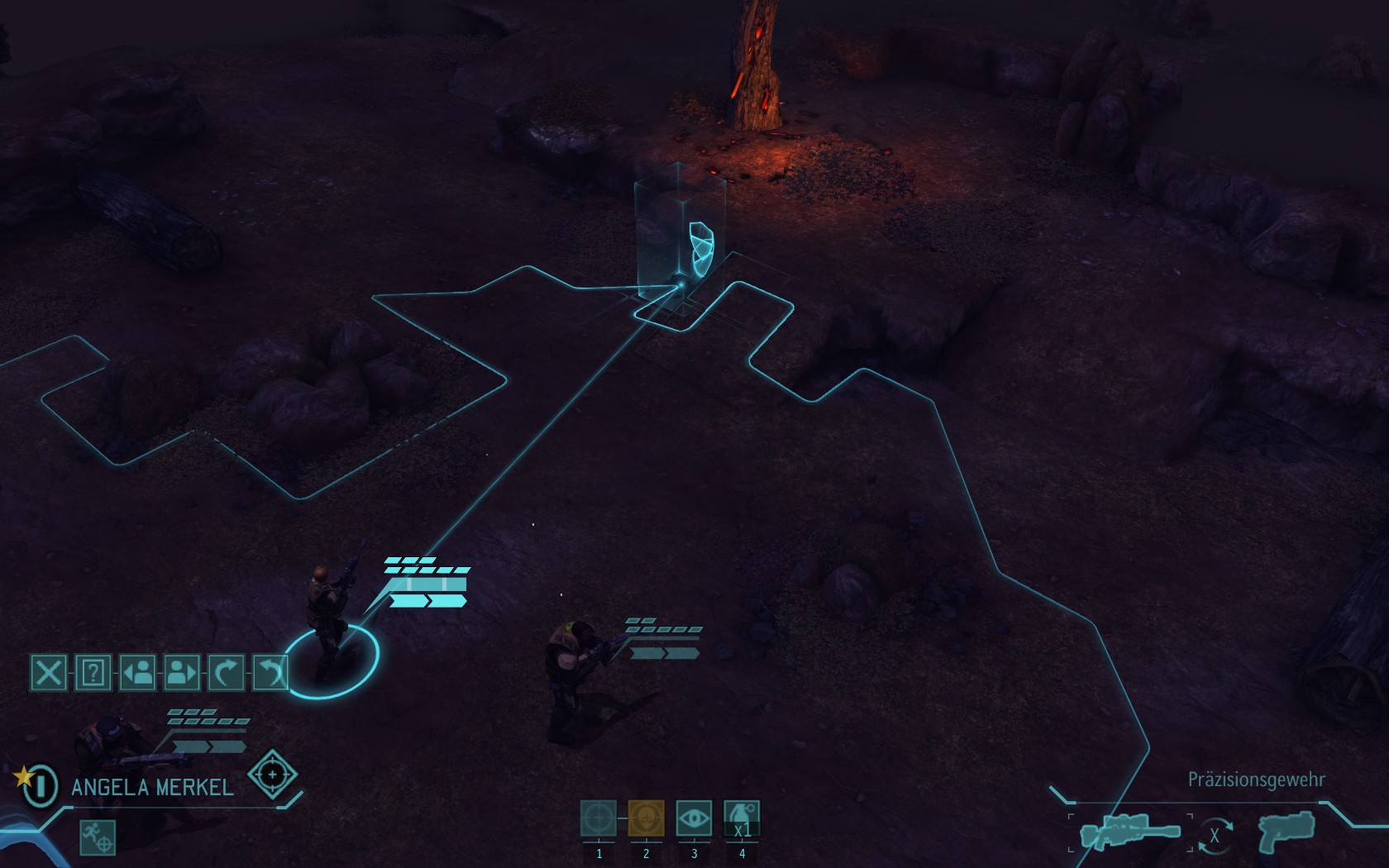Select the grenade ability slot

(x=742, y=818)
